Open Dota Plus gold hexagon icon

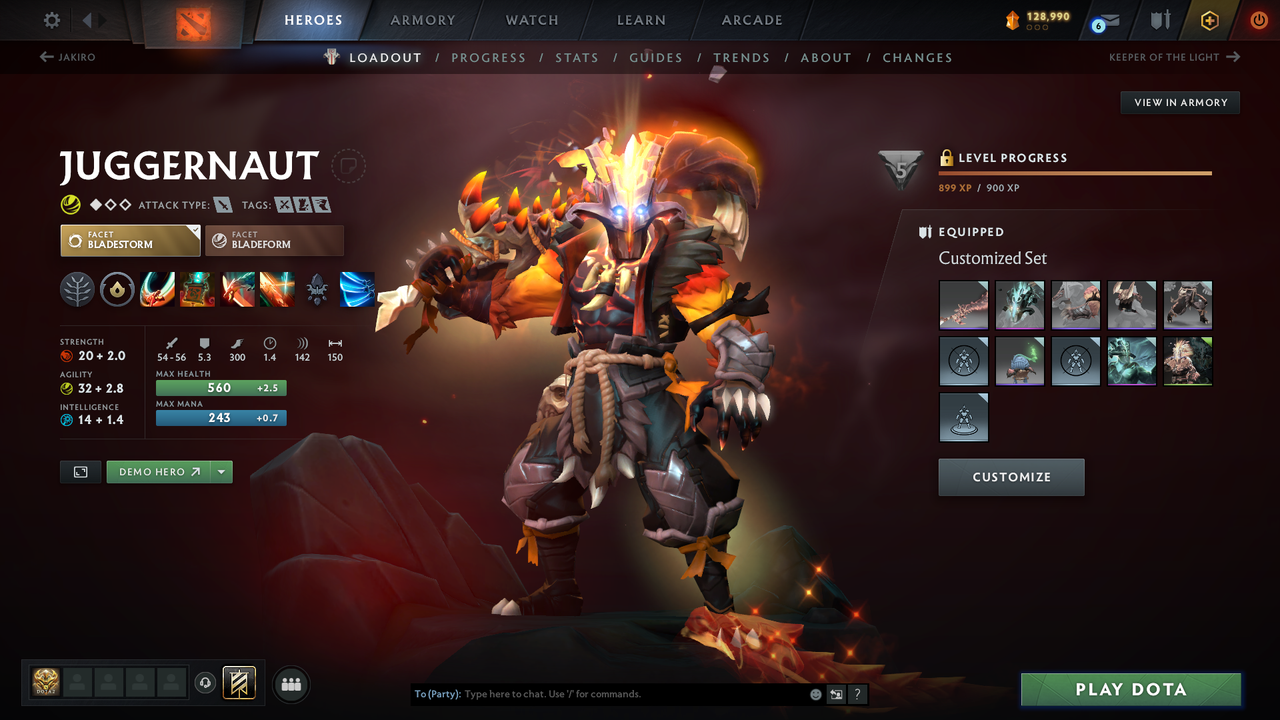1209,19
